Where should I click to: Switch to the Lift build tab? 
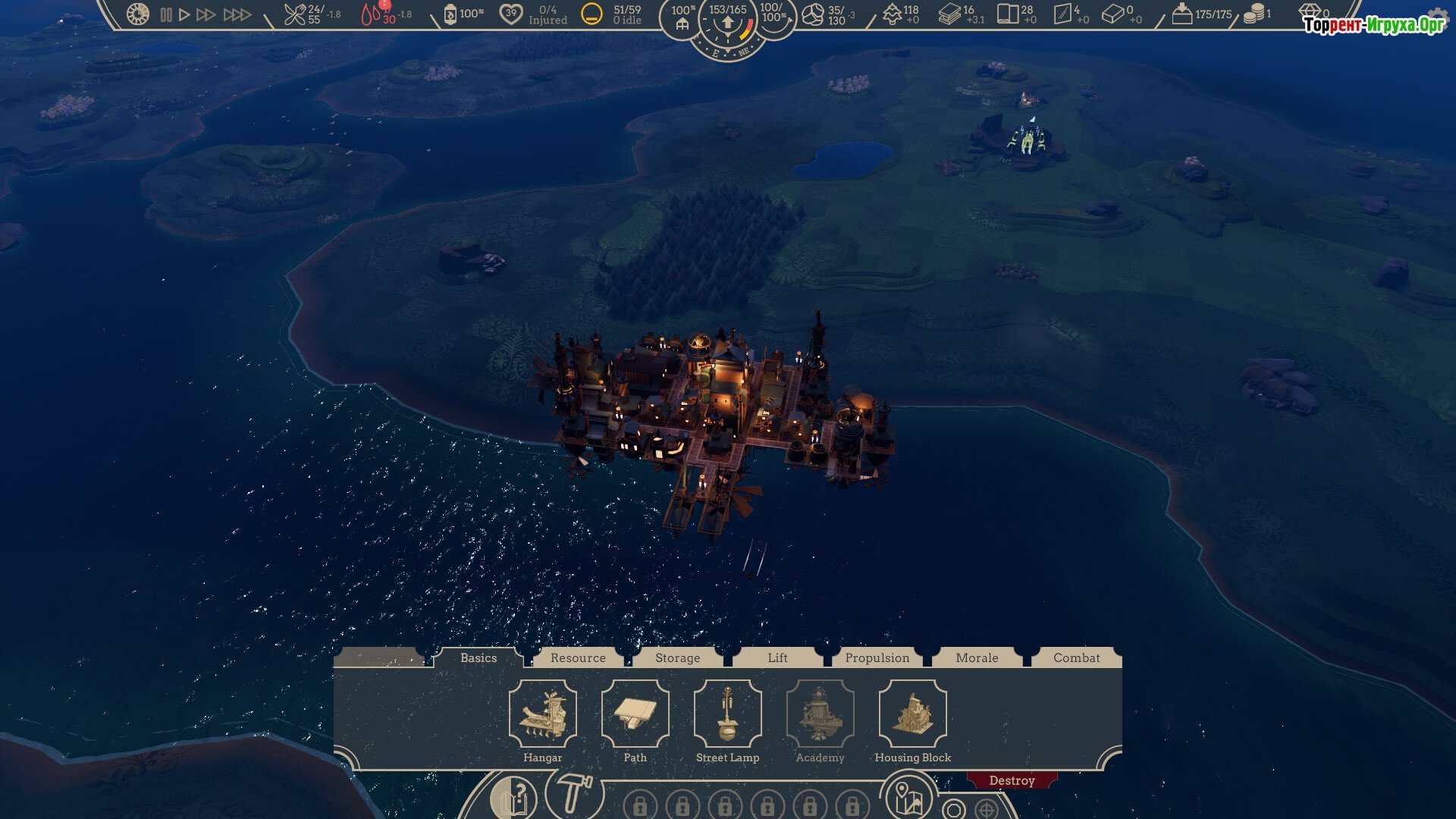point(777,658)
